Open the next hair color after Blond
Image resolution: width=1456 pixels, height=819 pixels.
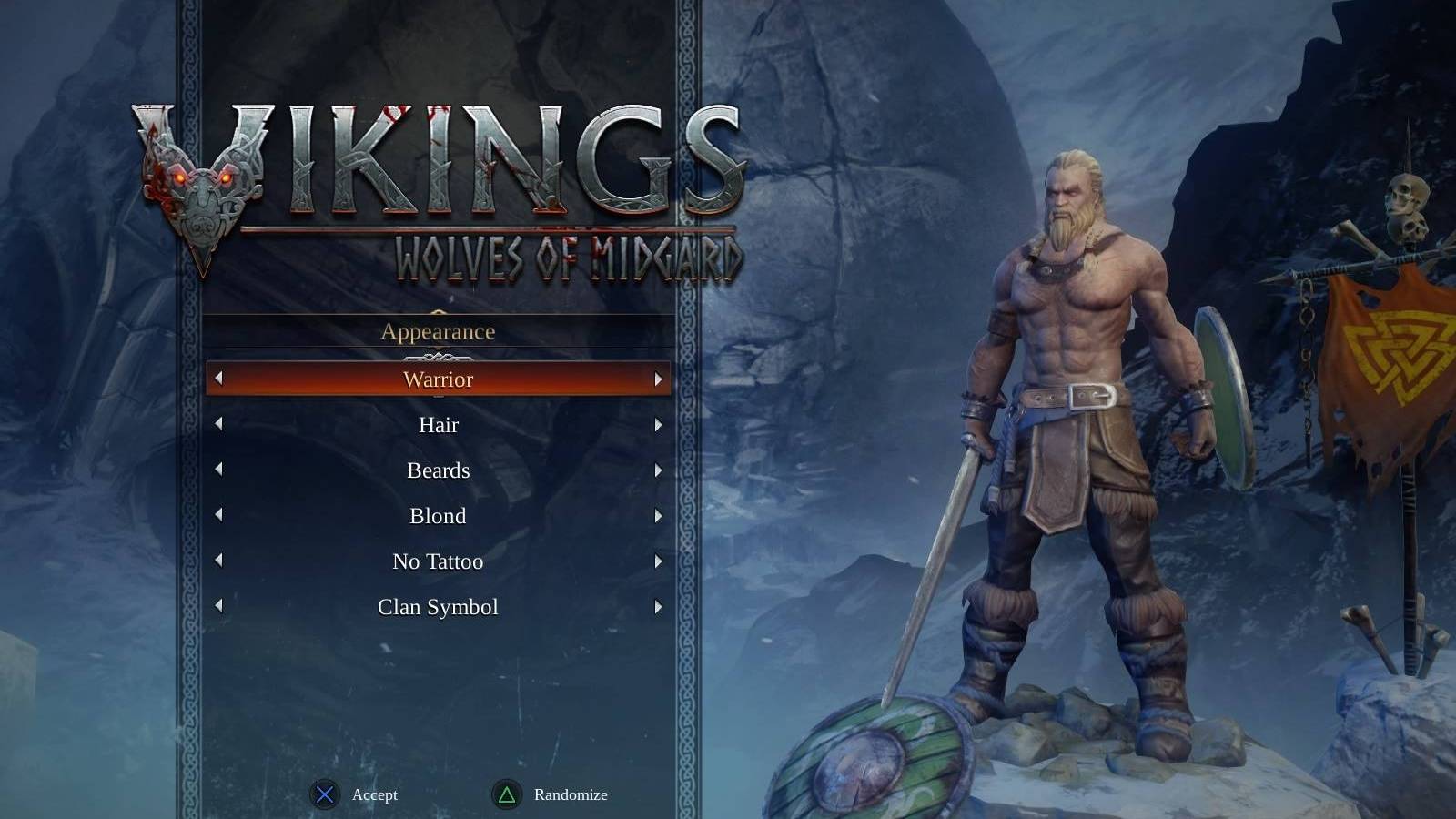click(x=659, y=516)
